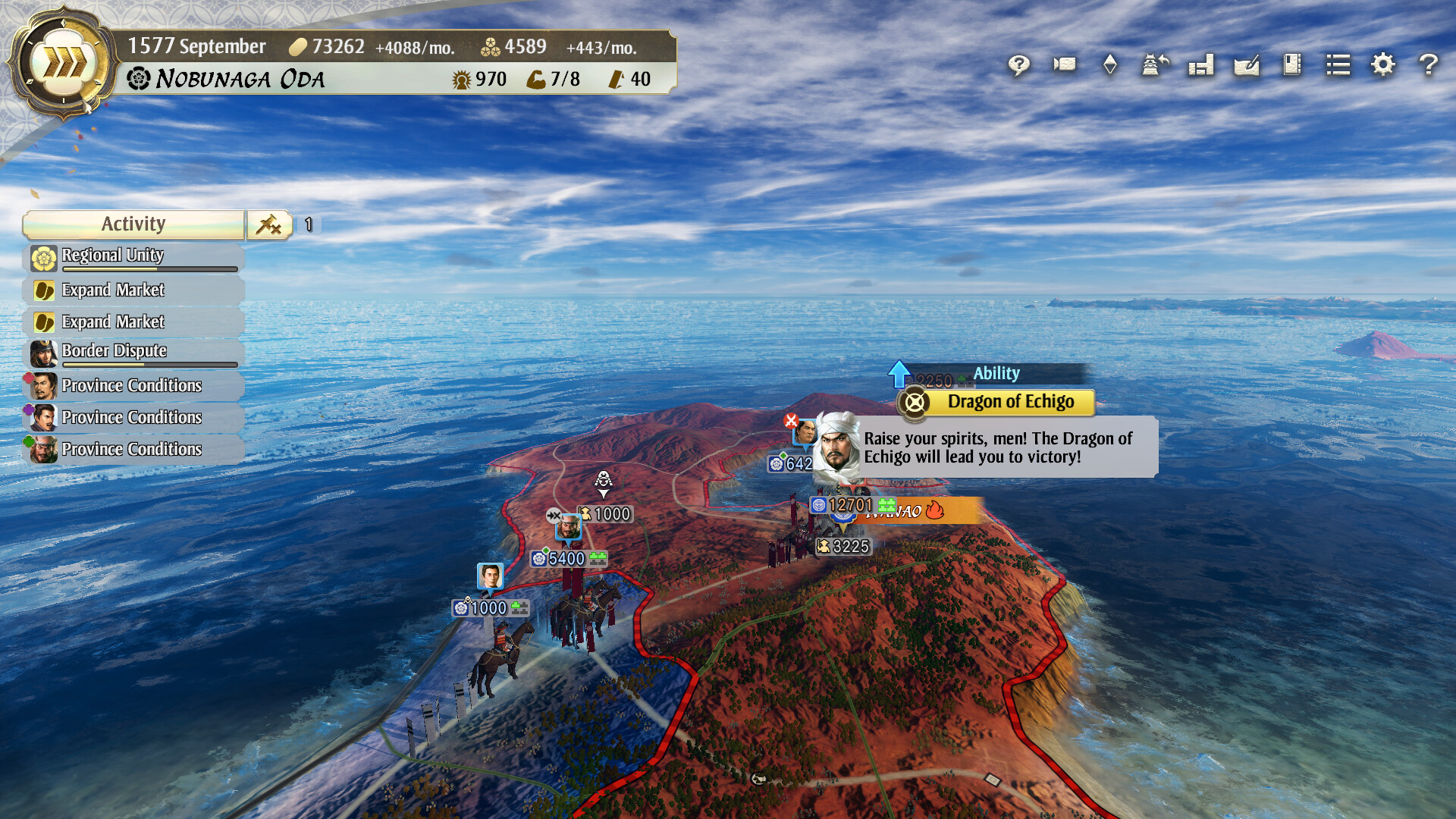Click the Nobunaga Oda clan crest

pyautogui.click(x=136, y=78)
